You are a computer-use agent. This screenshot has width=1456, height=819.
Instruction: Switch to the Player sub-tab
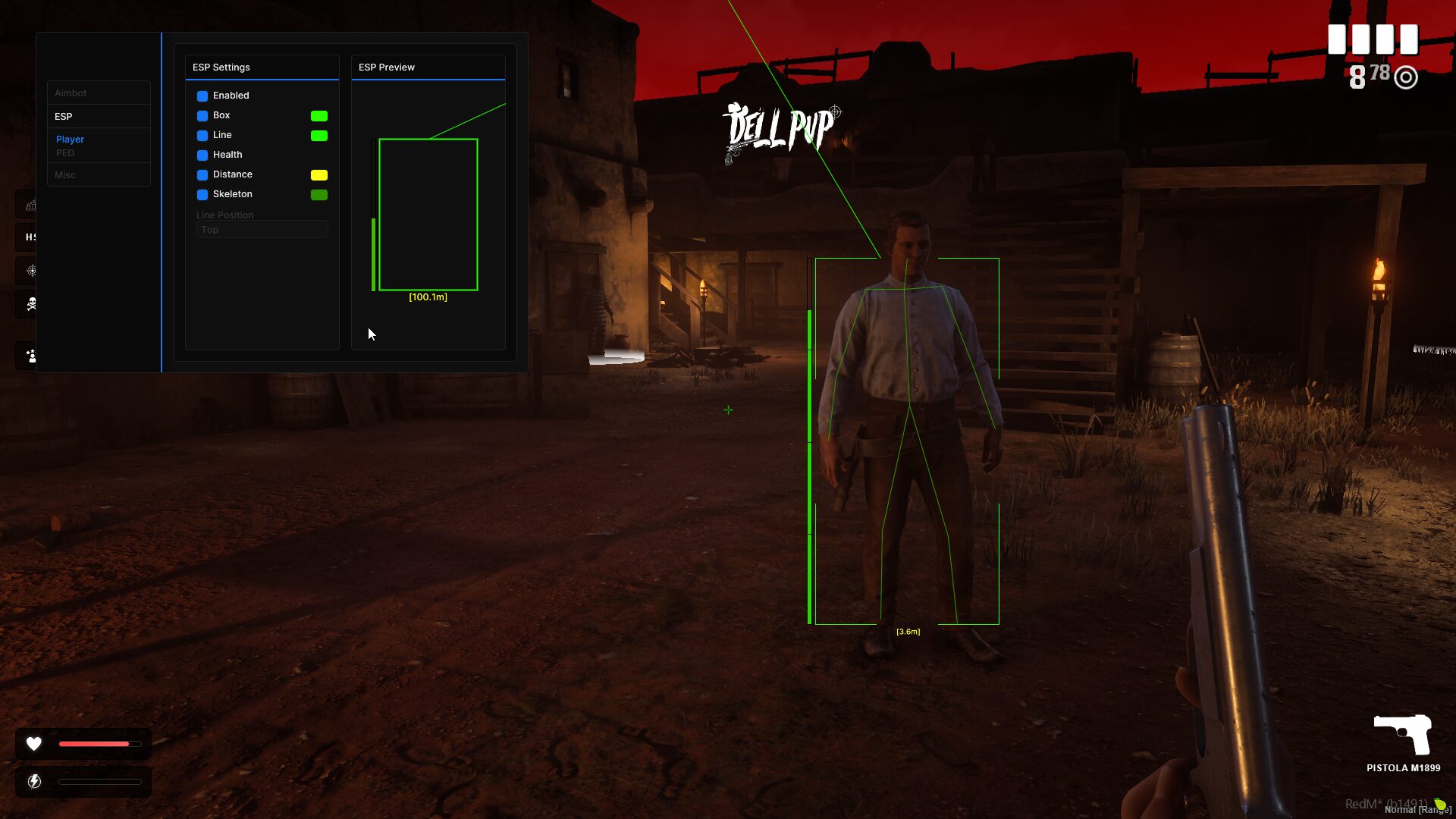point(70,140)
